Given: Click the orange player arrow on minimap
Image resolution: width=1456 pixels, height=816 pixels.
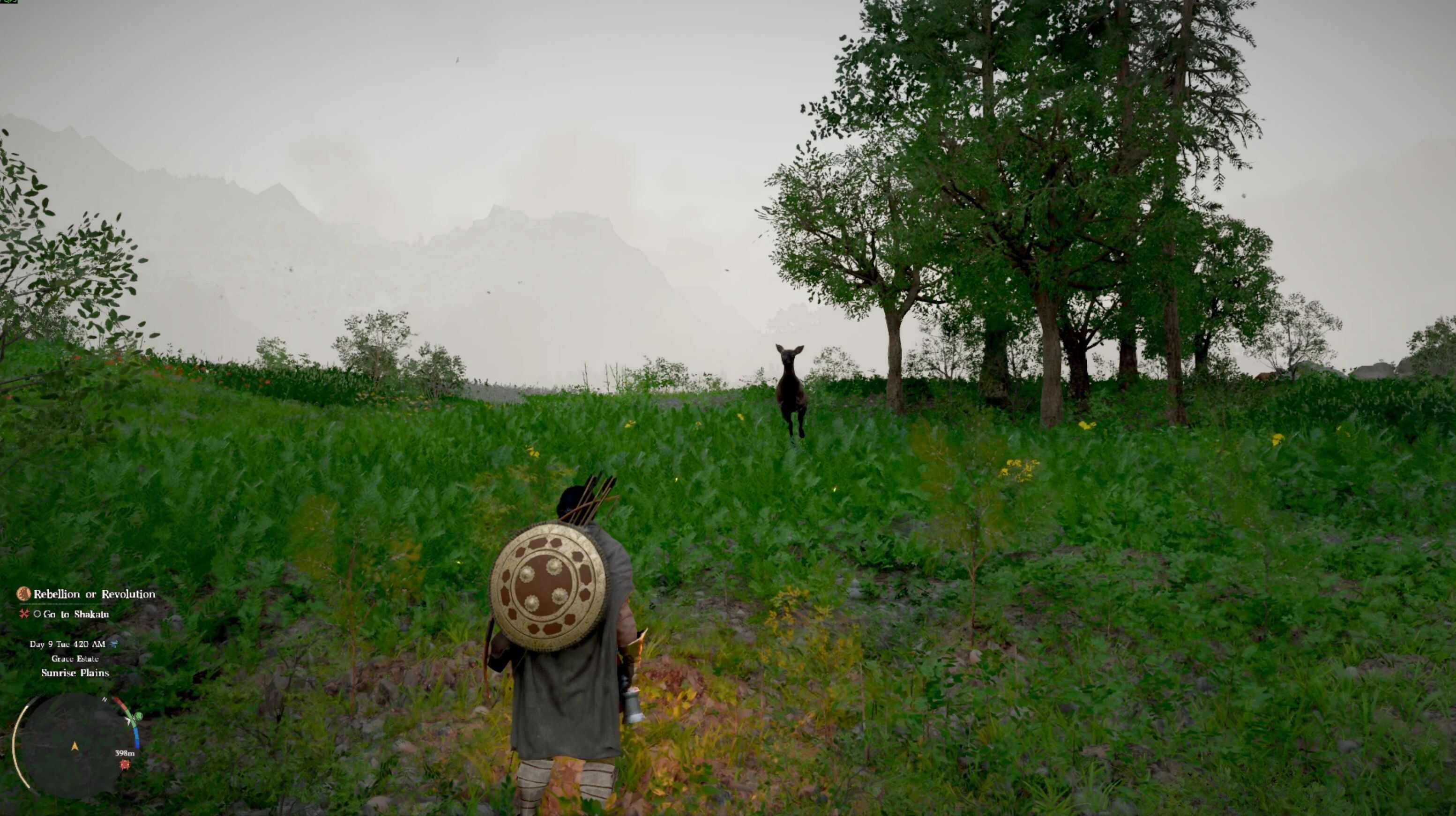Looking at the screenshot, I should (x=75, y=747).
